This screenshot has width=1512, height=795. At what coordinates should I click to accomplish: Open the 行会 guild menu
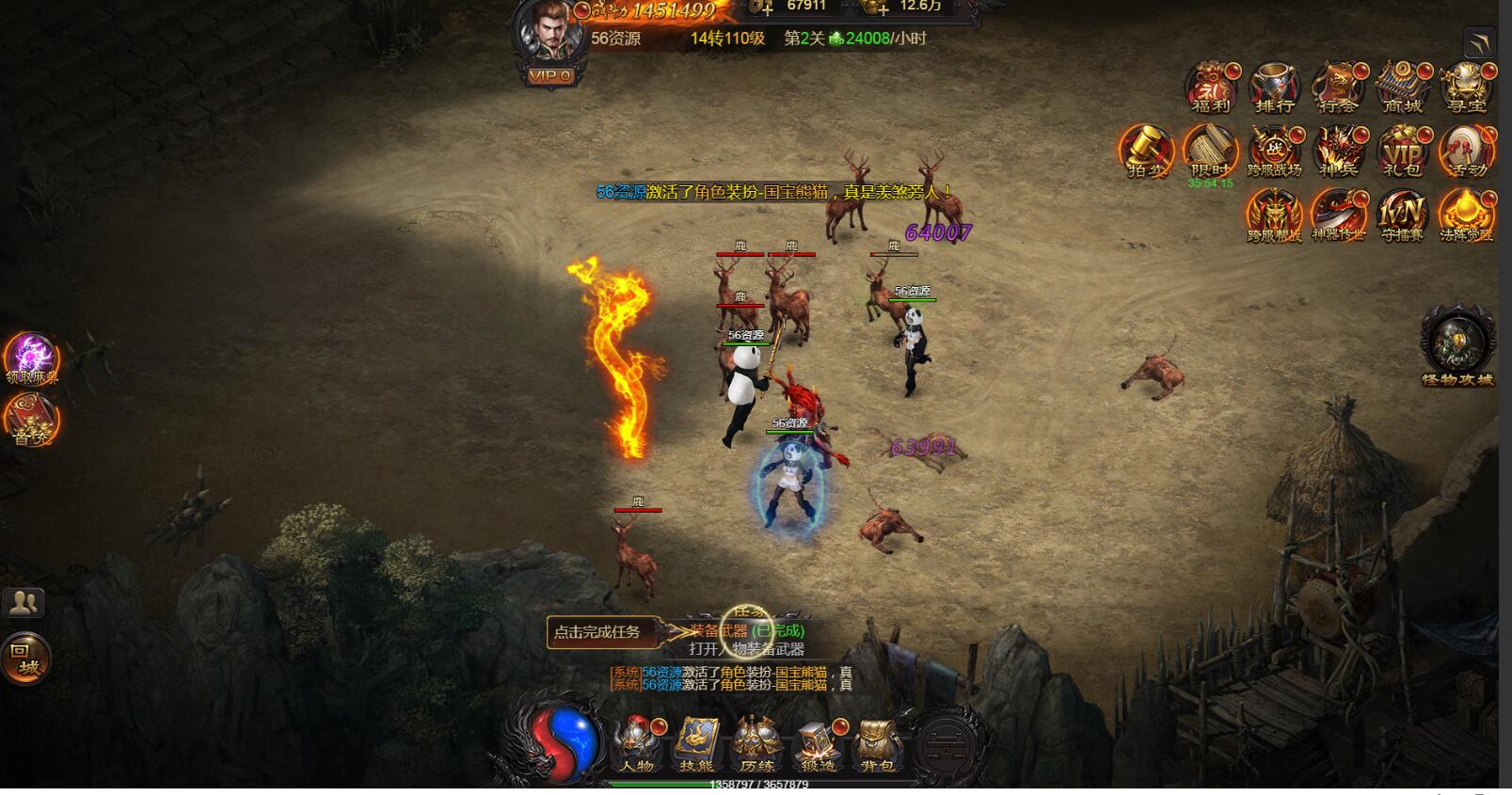[x=1338, y=87]
